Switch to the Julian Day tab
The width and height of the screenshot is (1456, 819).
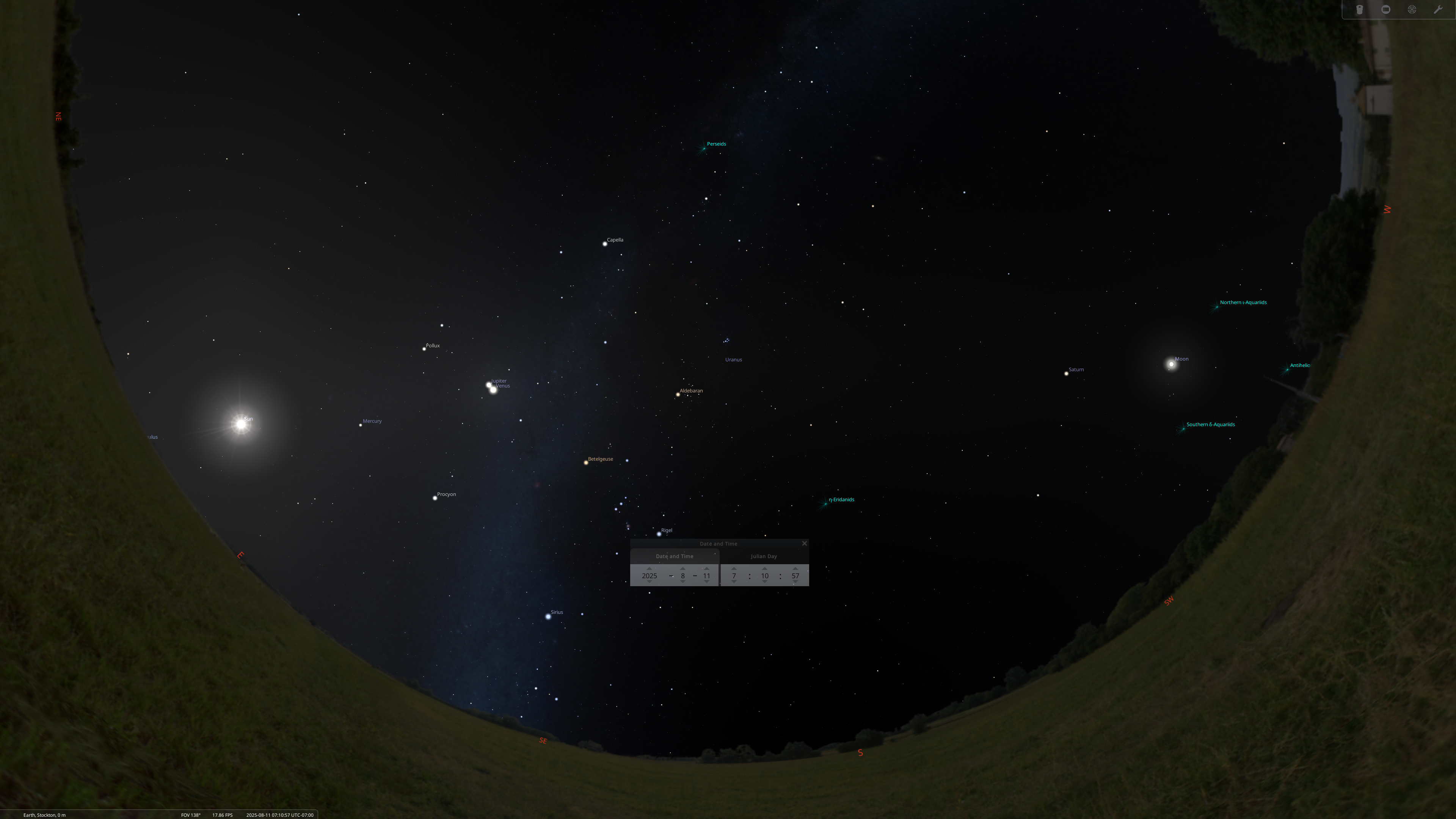[x=764, y=556]
